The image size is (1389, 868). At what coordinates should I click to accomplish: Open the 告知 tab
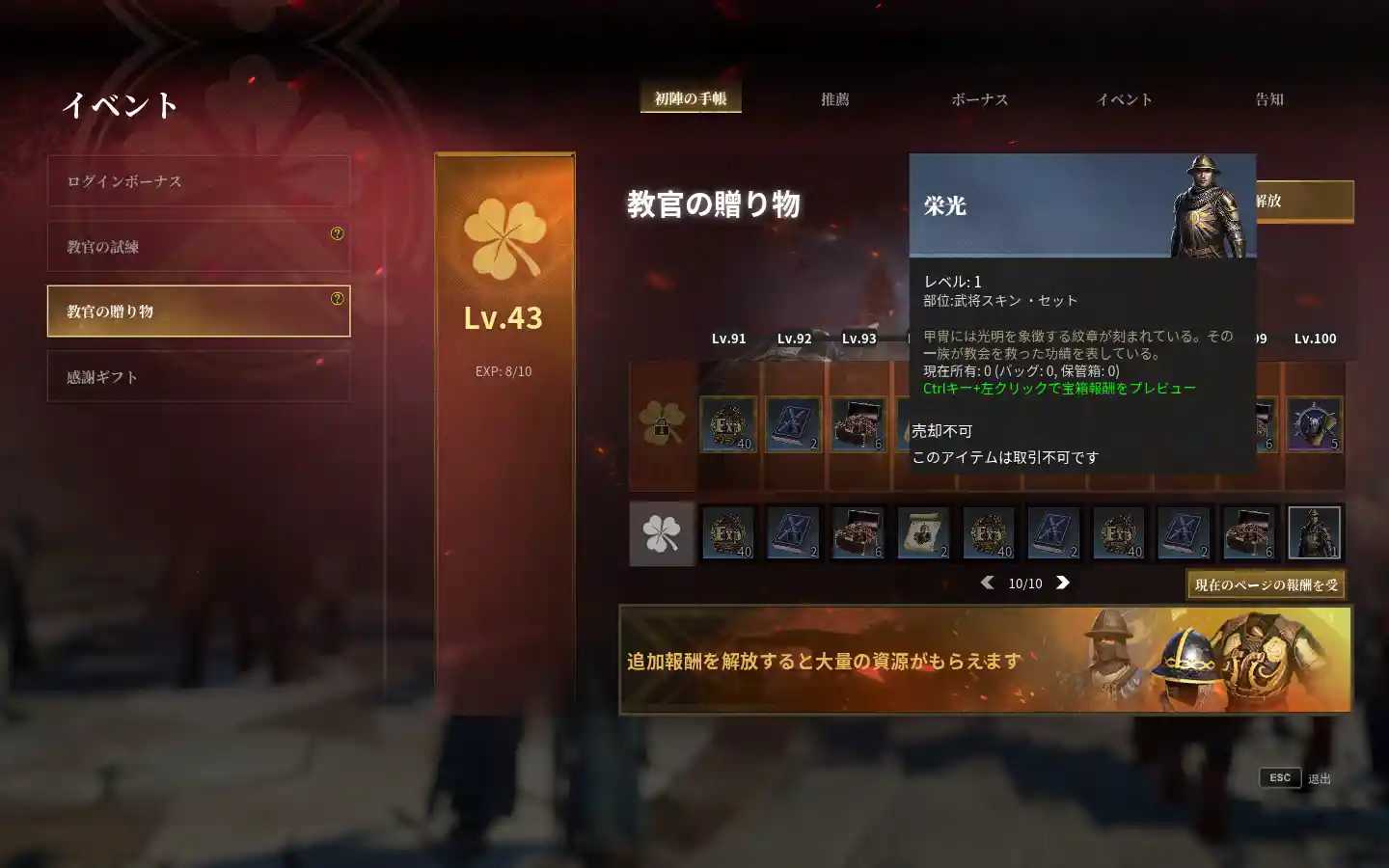point(1268,98)
